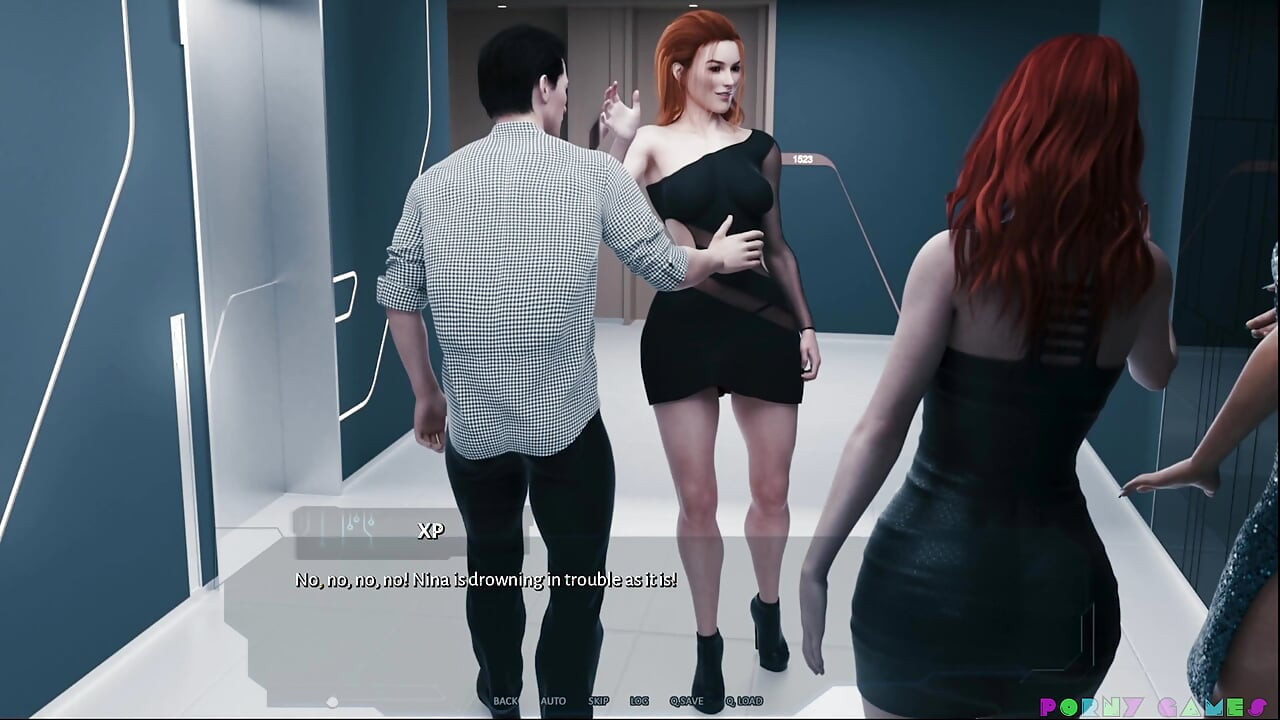Click the room number sign 1523
Viewport: 1280px width, 720px height.
[801, 157]
